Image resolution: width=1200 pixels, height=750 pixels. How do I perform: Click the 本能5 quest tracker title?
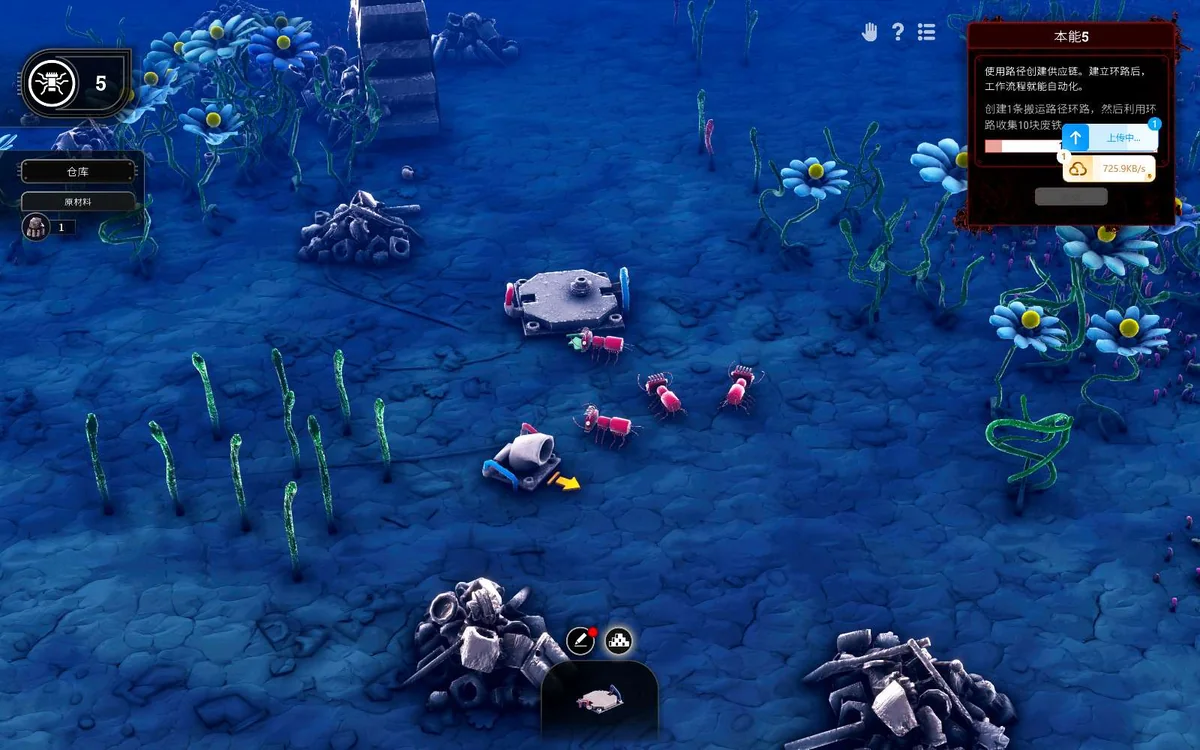point(1071,37)
